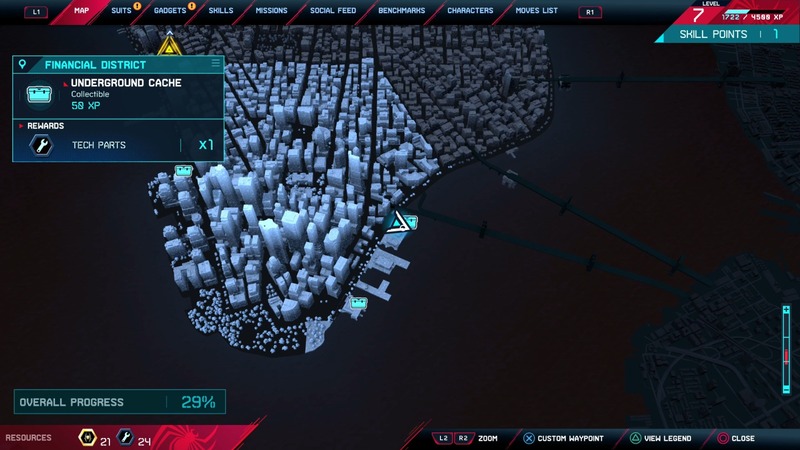Viewport: 800px width, 450px height.
Task: View the Characters tab
Action: [x=470, y=10]
